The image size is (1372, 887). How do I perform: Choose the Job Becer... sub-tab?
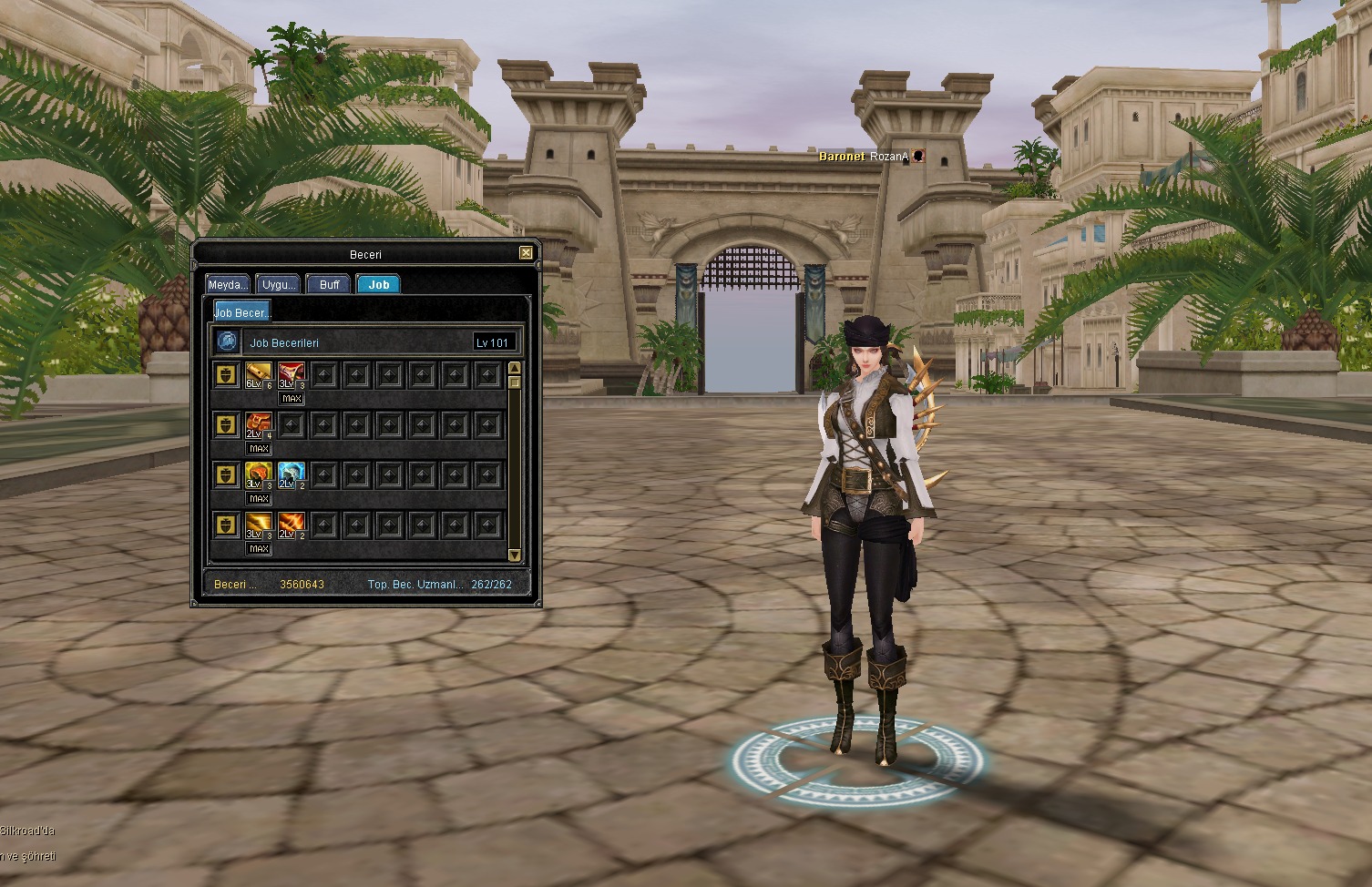click(242, 312)
